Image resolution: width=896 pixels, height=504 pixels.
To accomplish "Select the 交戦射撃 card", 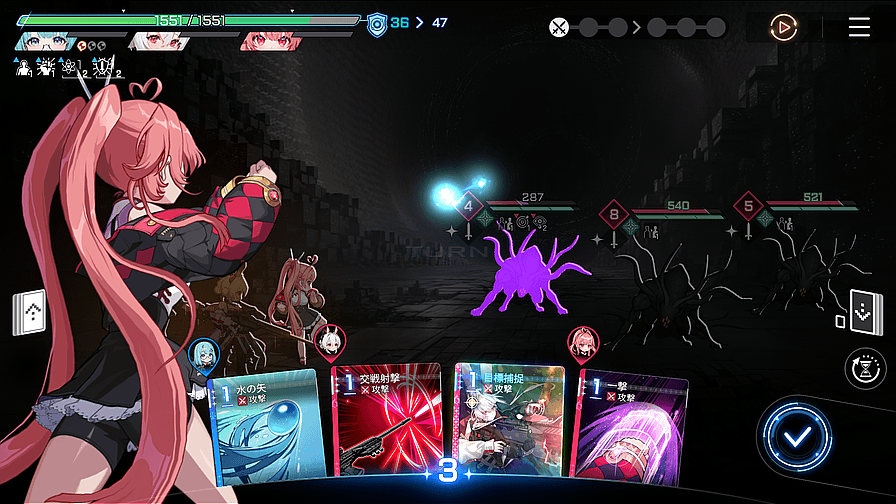I will (x=386, y=425).
